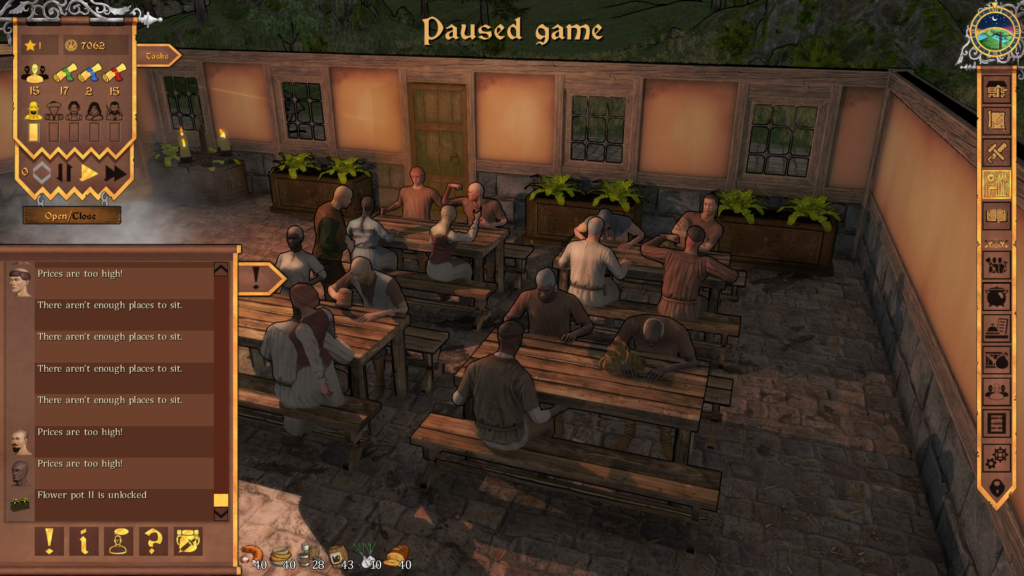This screenshot has width=1024, height=576.
Task: Select the highlighted gold customer class portrait
Action: [33, 110]
